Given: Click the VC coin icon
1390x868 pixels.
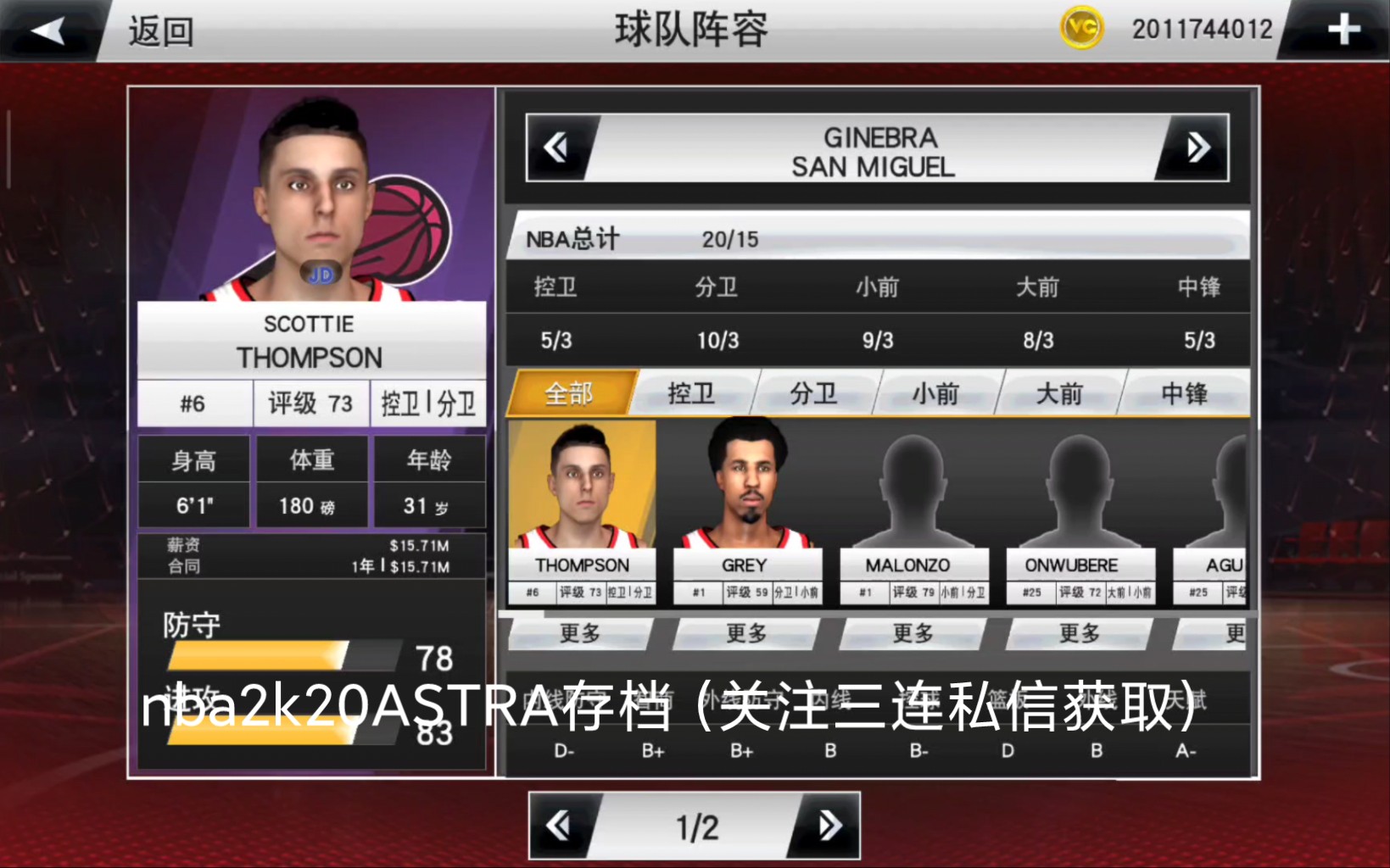Looking at the screenshot, I should [1081, 28].
